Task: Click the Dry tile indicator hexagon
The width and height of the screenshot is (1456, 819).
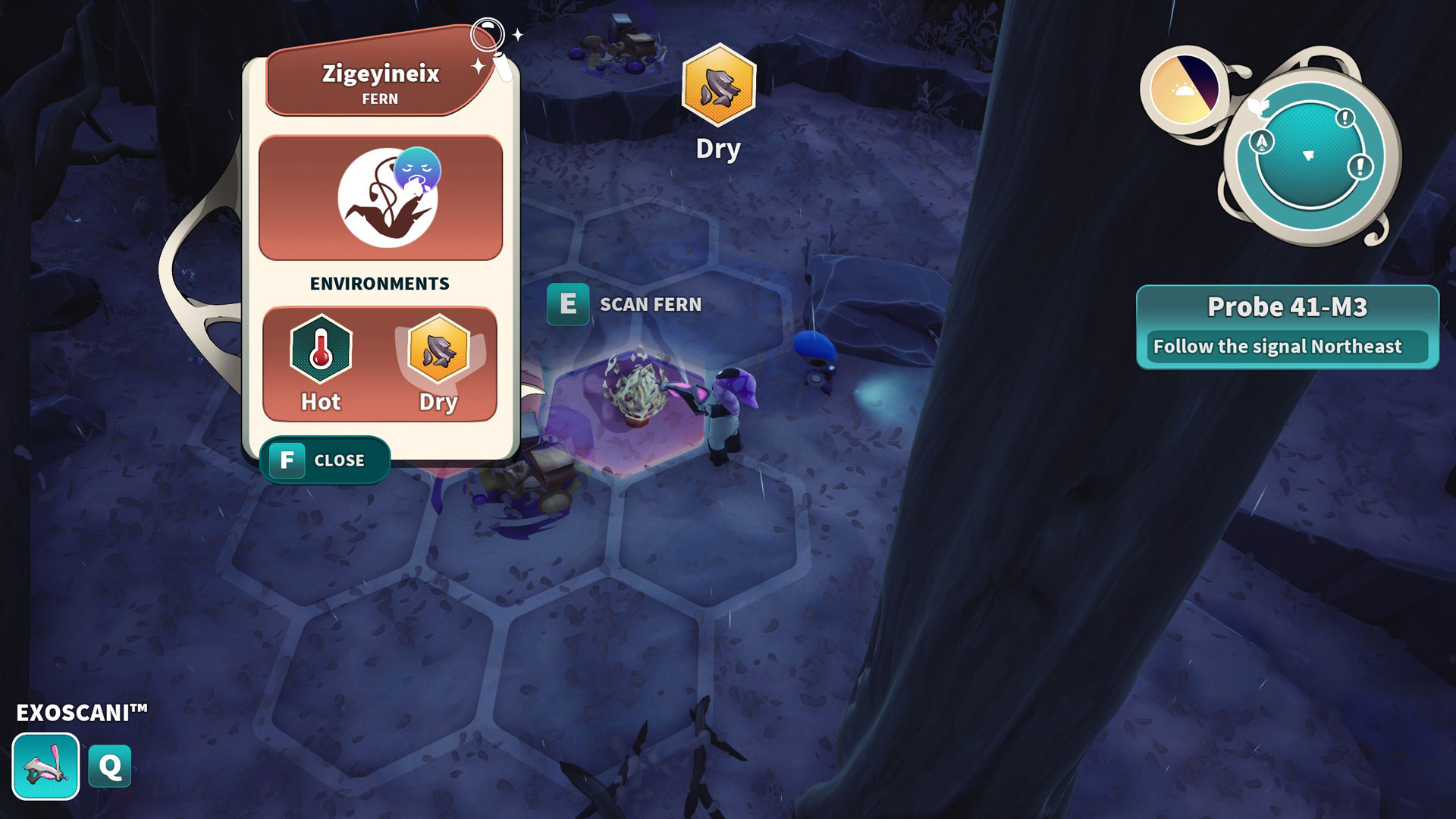Action: [x=718, y=86]
